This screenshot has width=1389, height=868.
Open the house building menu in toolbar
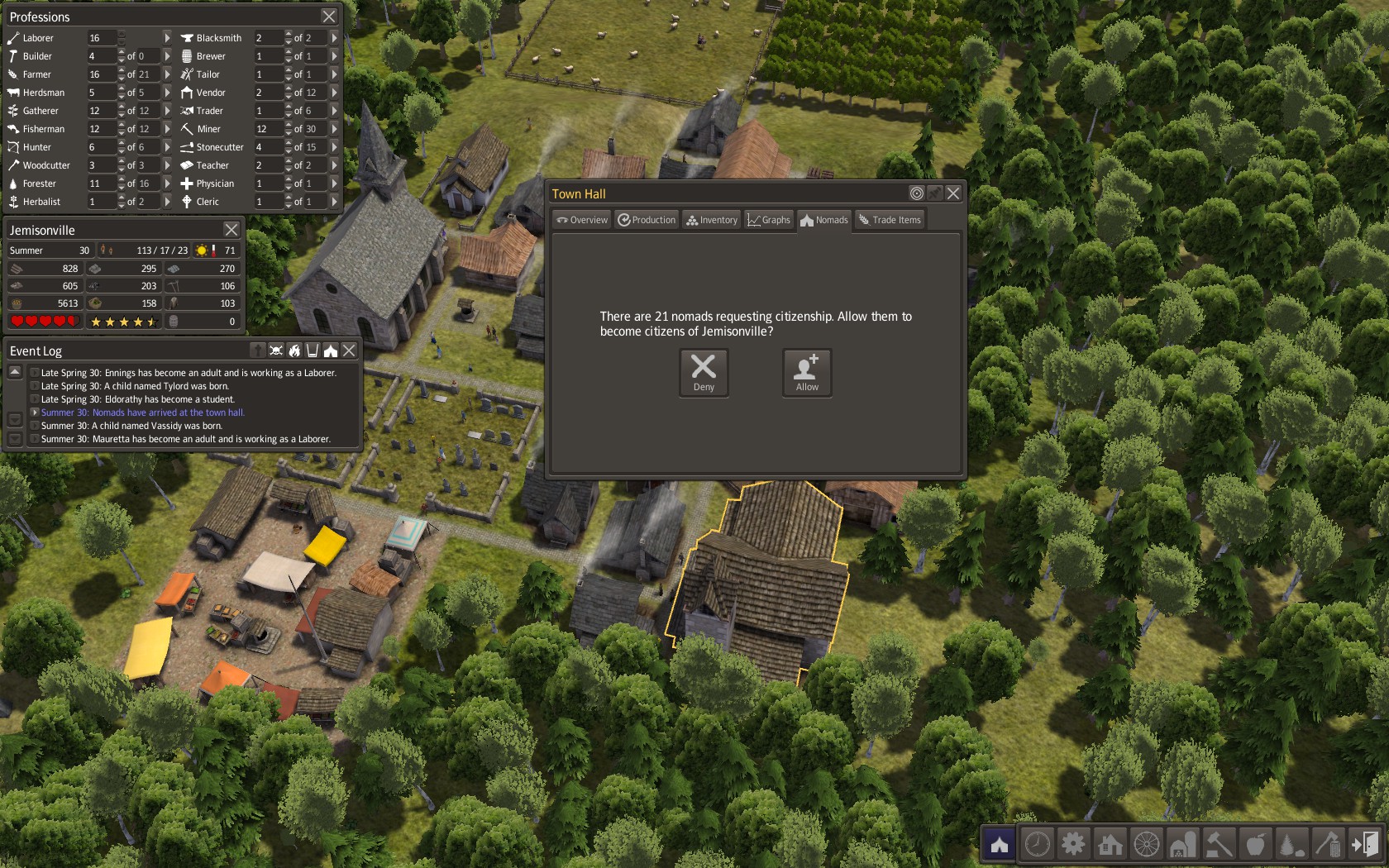[x=1110, y=844]
